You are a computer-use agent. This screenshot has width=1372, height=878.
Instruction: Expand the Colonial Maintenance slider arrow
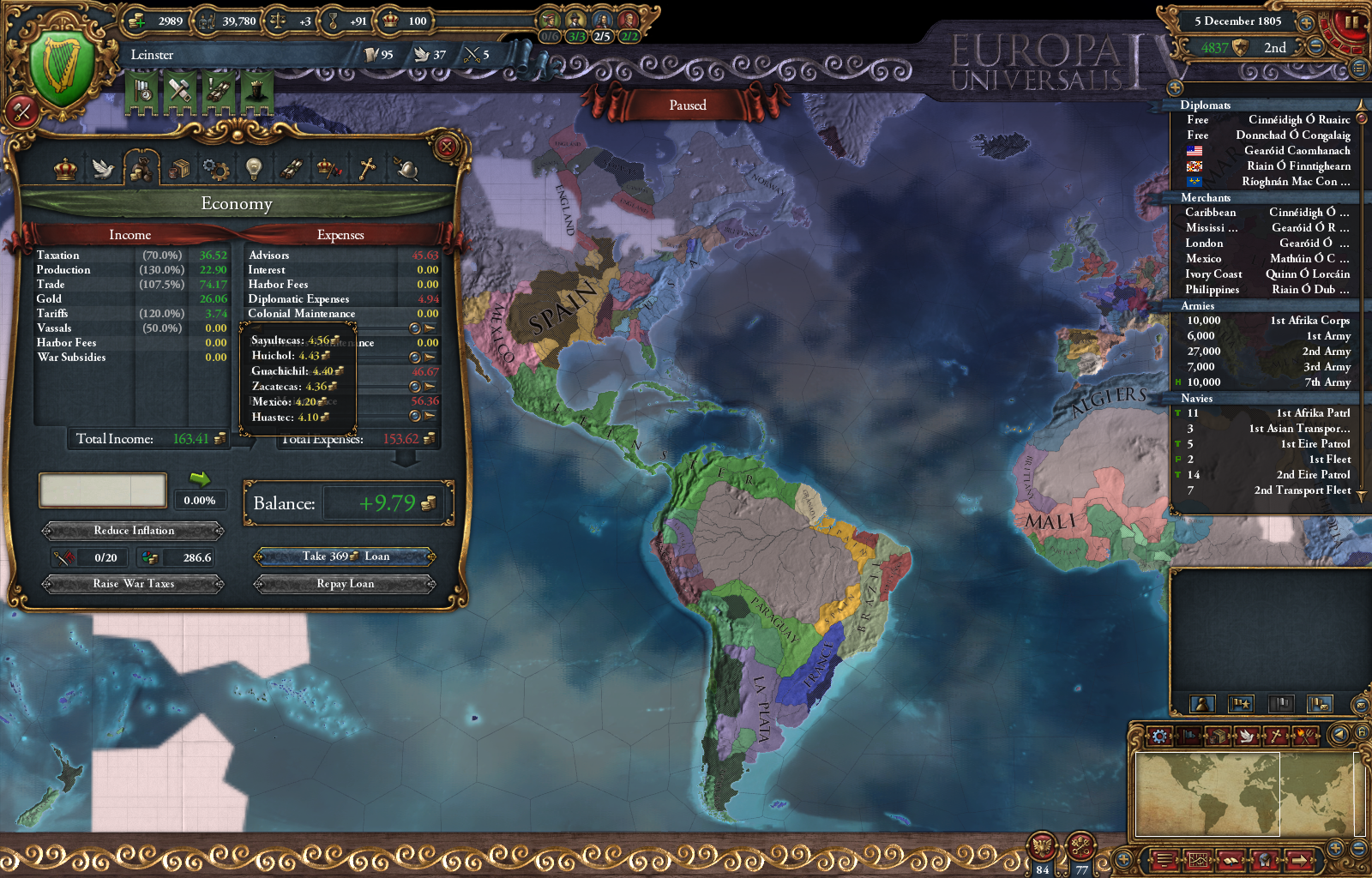(430, 328)
